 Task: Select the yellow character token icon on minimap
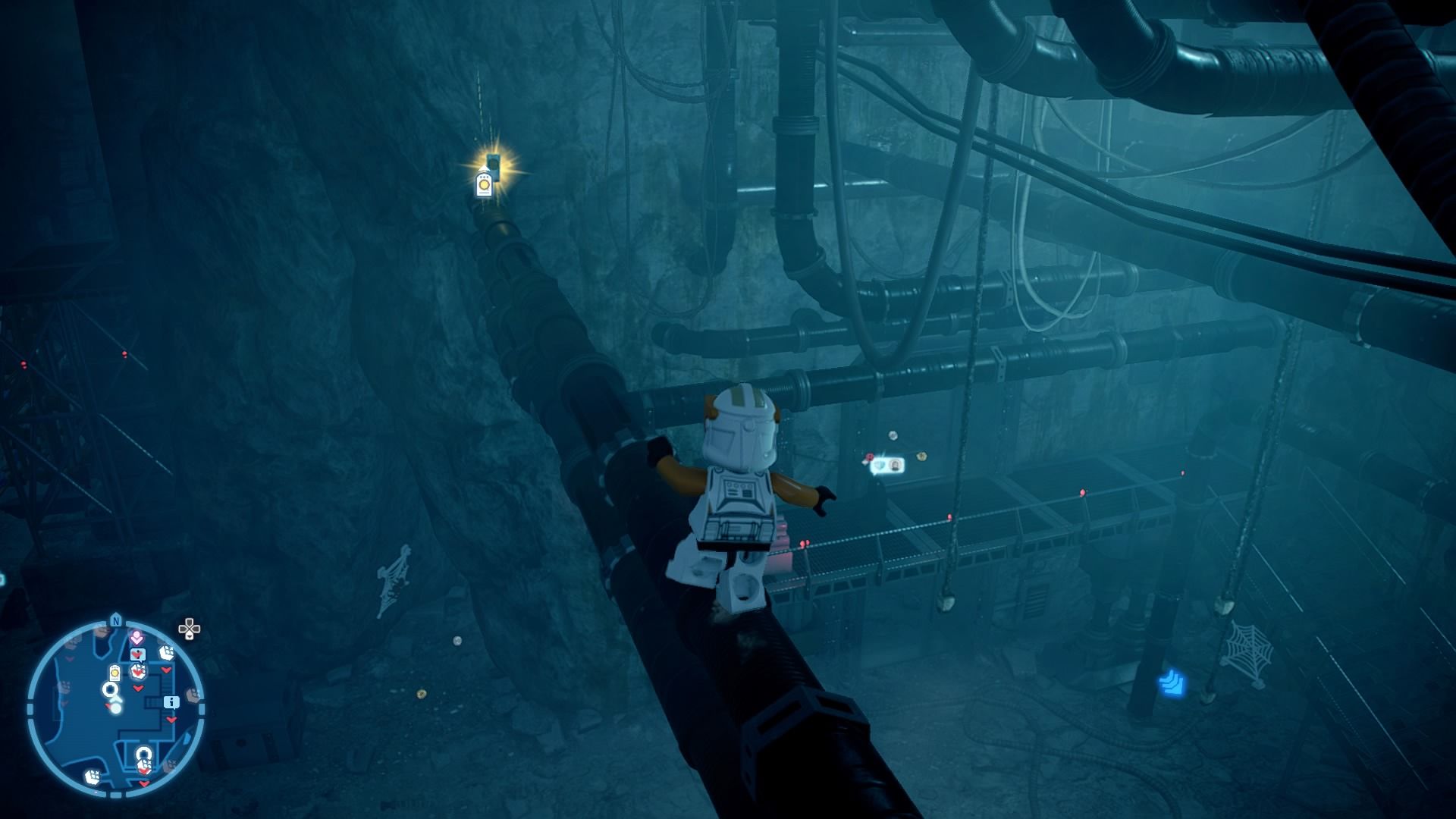115,673
